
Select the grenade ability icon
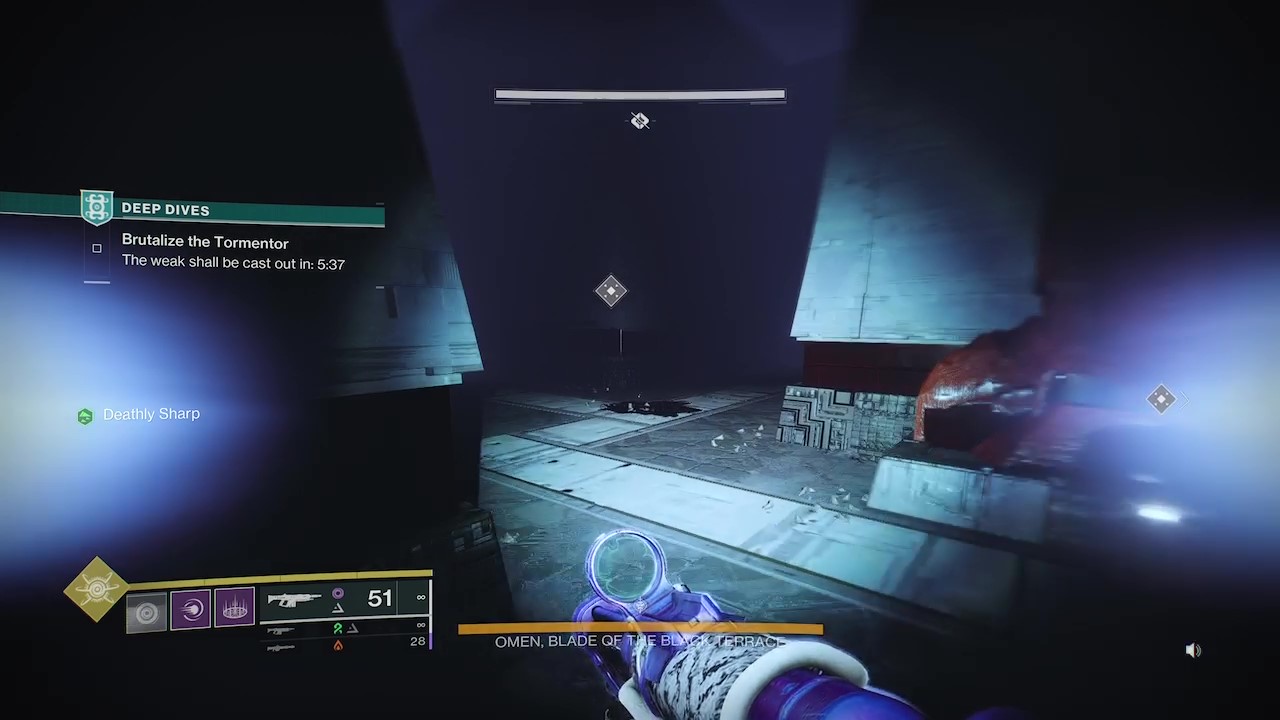click(x=234, y=608)
